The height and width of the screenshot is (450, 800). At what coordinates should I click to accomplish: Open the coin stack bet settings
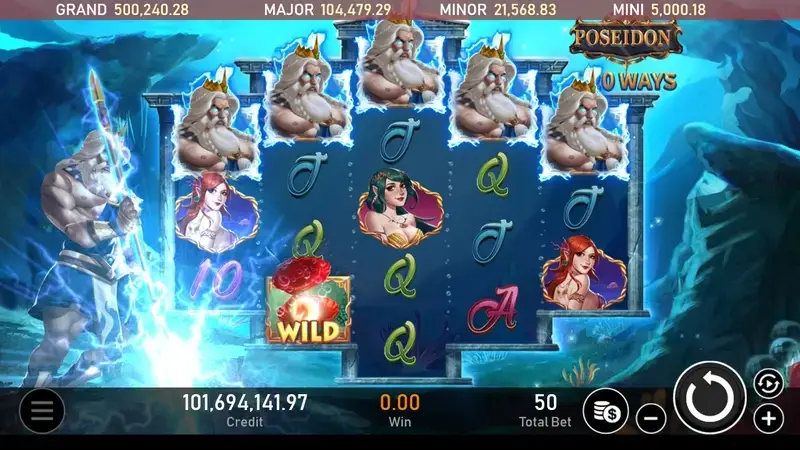pos(605,410)
